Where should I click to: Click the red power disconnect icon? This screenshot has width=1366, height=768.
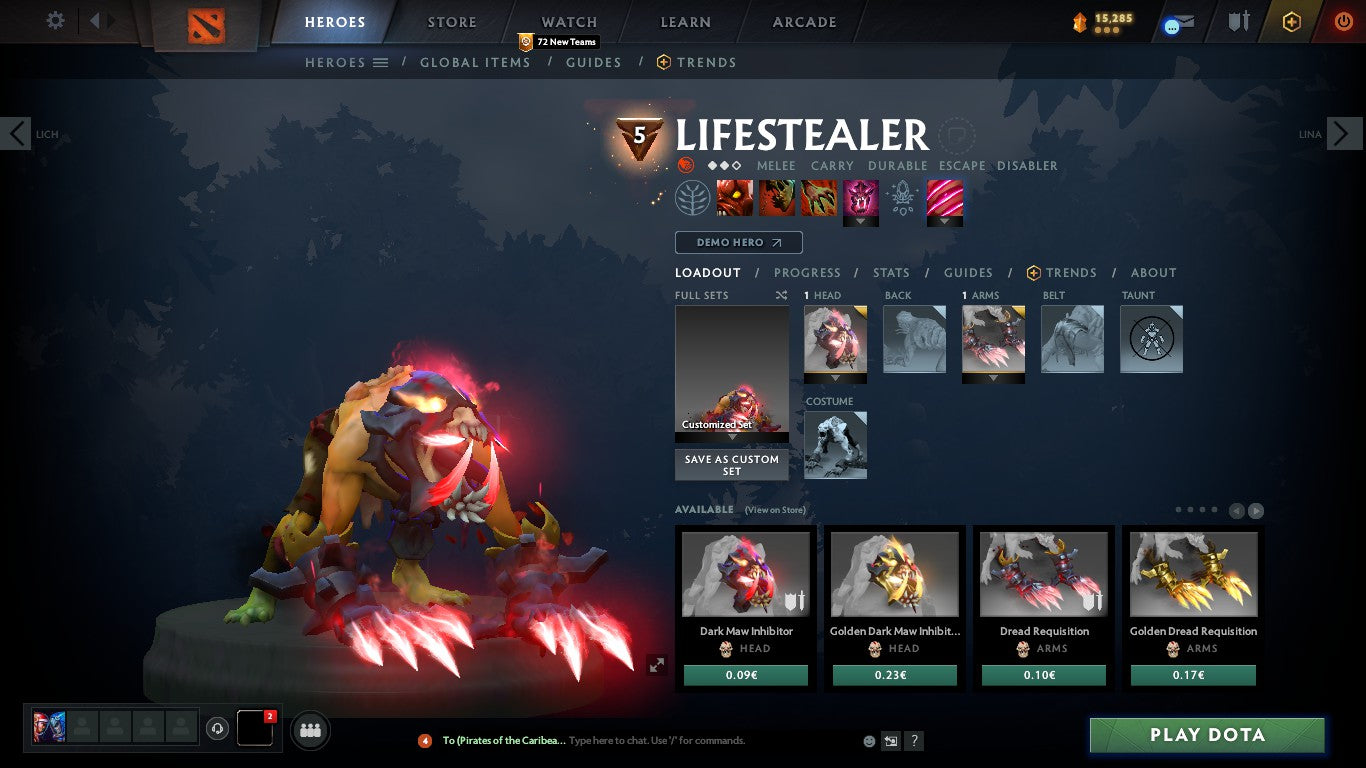[1342, 22]
